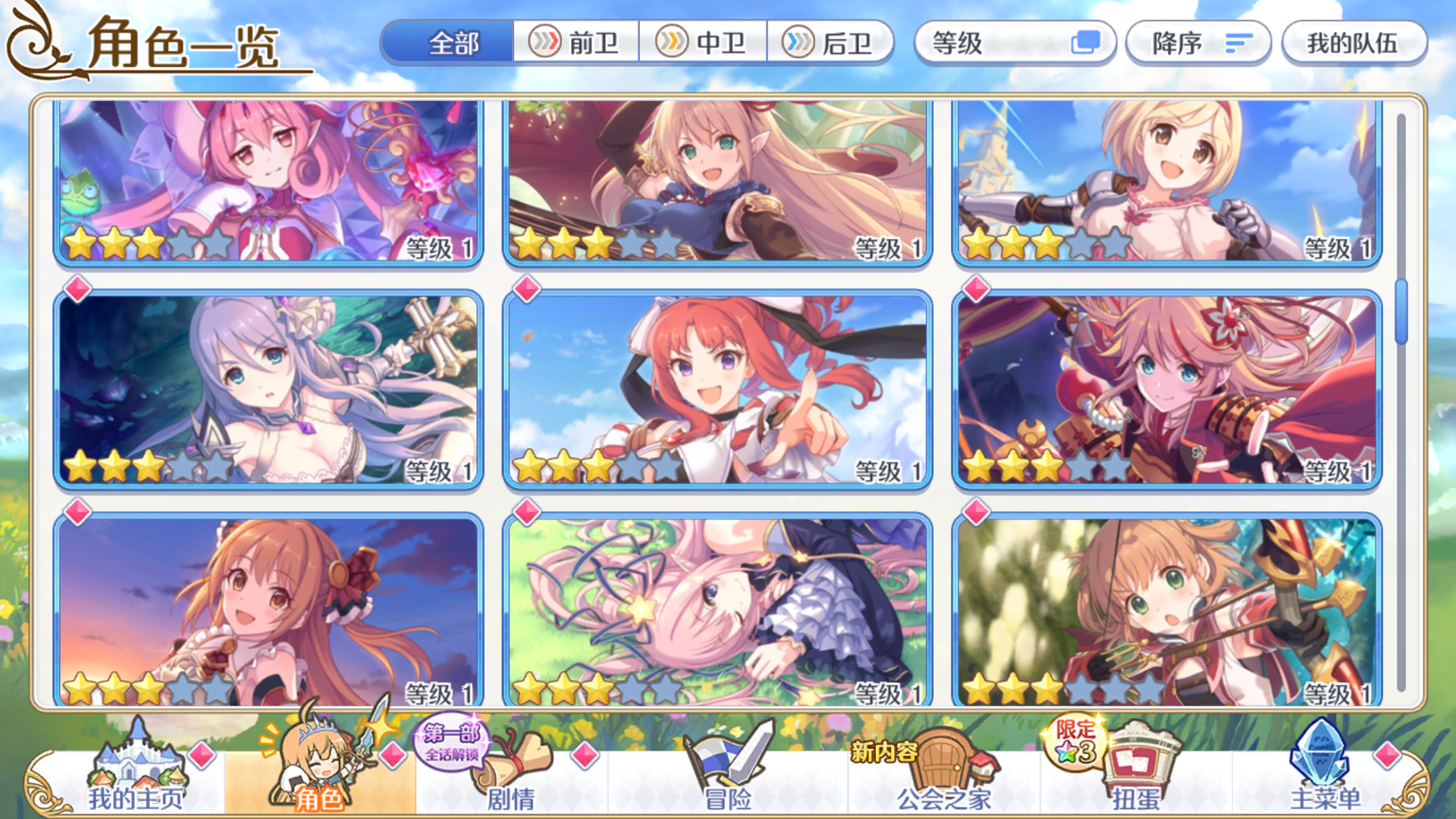Open the 我的队伍 team button
Viewport: 1456px width, 819px height.
point(1354,43)
